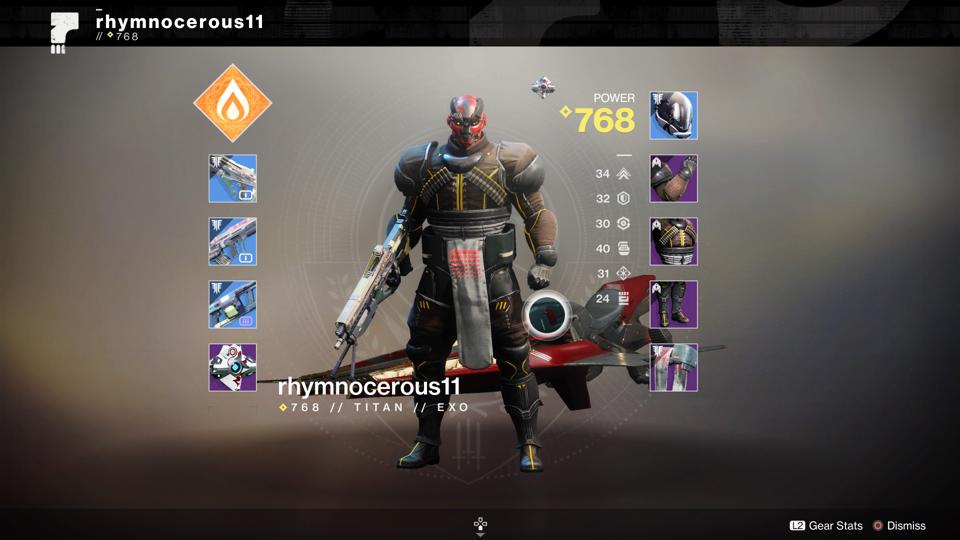Inspect the kinetic weapon slot

coord(233,178)
